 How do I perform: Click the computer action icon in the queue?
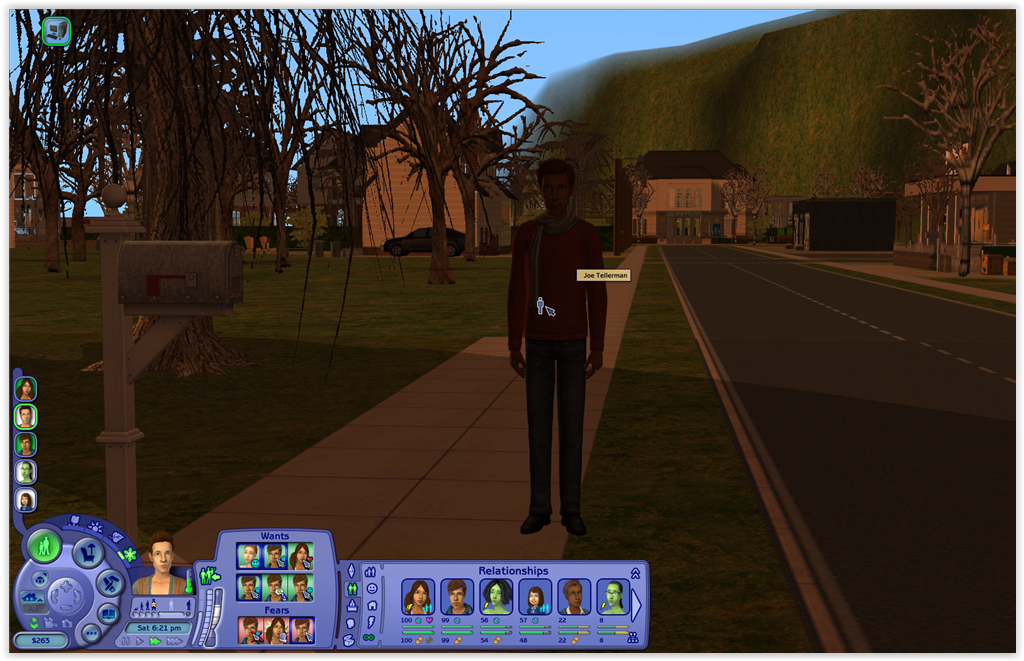tap(56, 31)
